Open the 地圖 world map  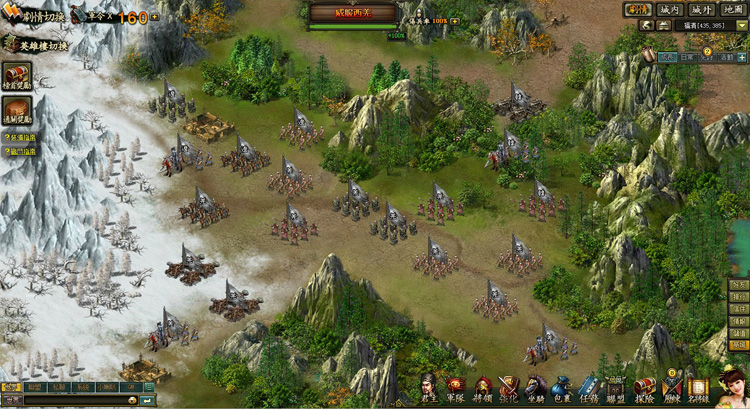click(733, 9)
